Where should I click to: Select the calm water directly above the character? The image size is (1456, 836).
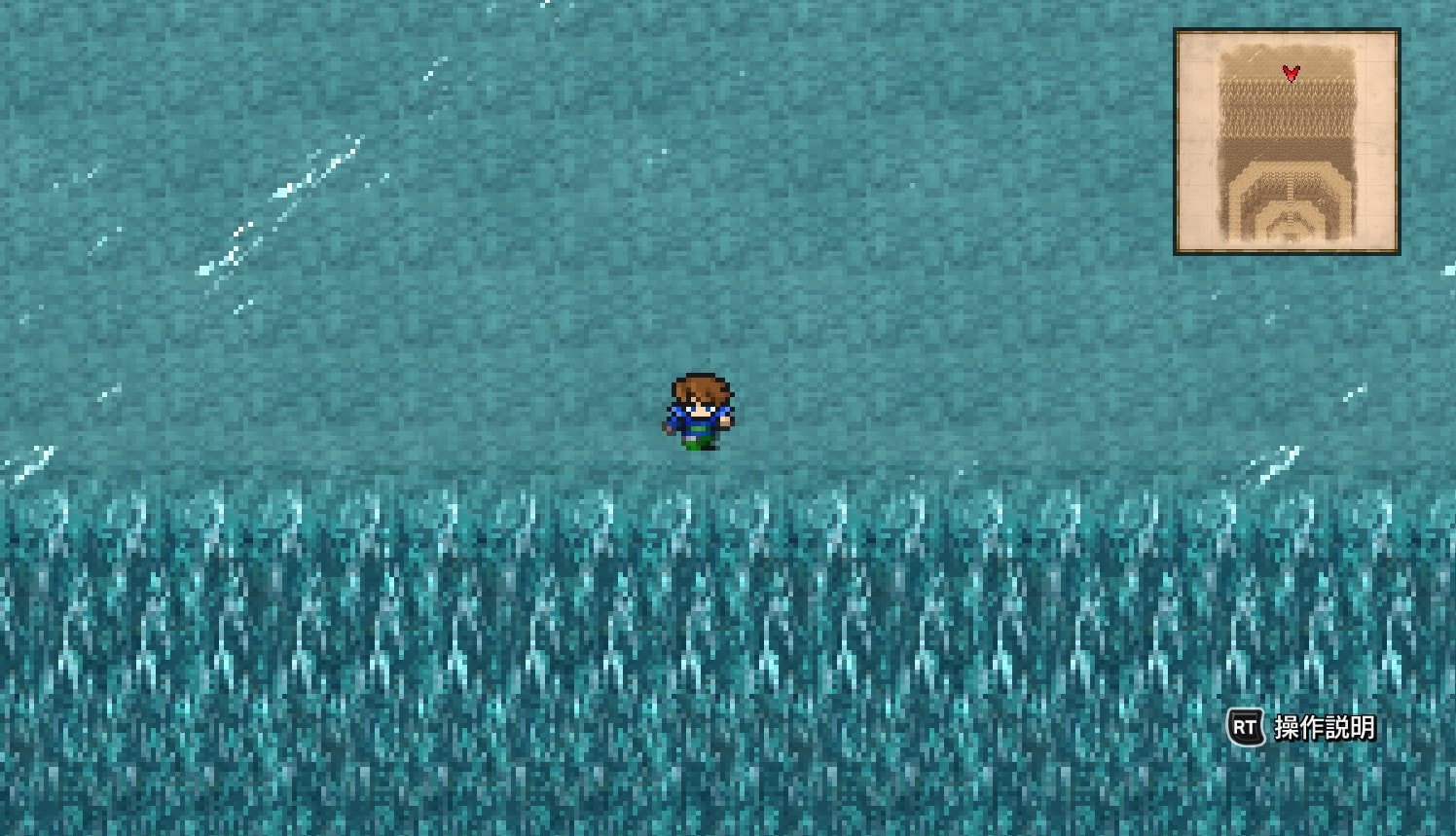tap(699, 321)
